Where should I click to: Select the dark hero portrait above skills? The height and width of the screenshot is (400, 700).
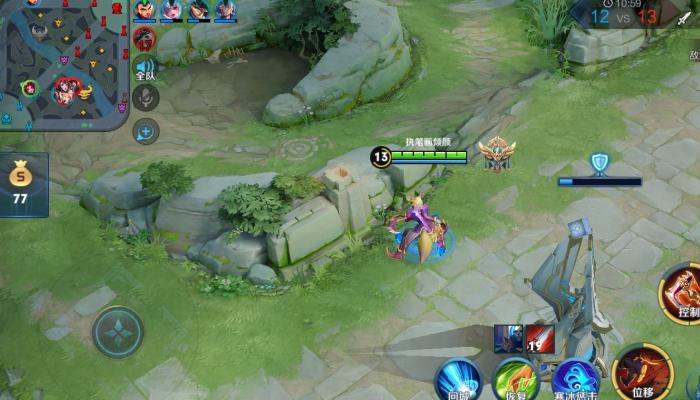click(x=508, y=339)
